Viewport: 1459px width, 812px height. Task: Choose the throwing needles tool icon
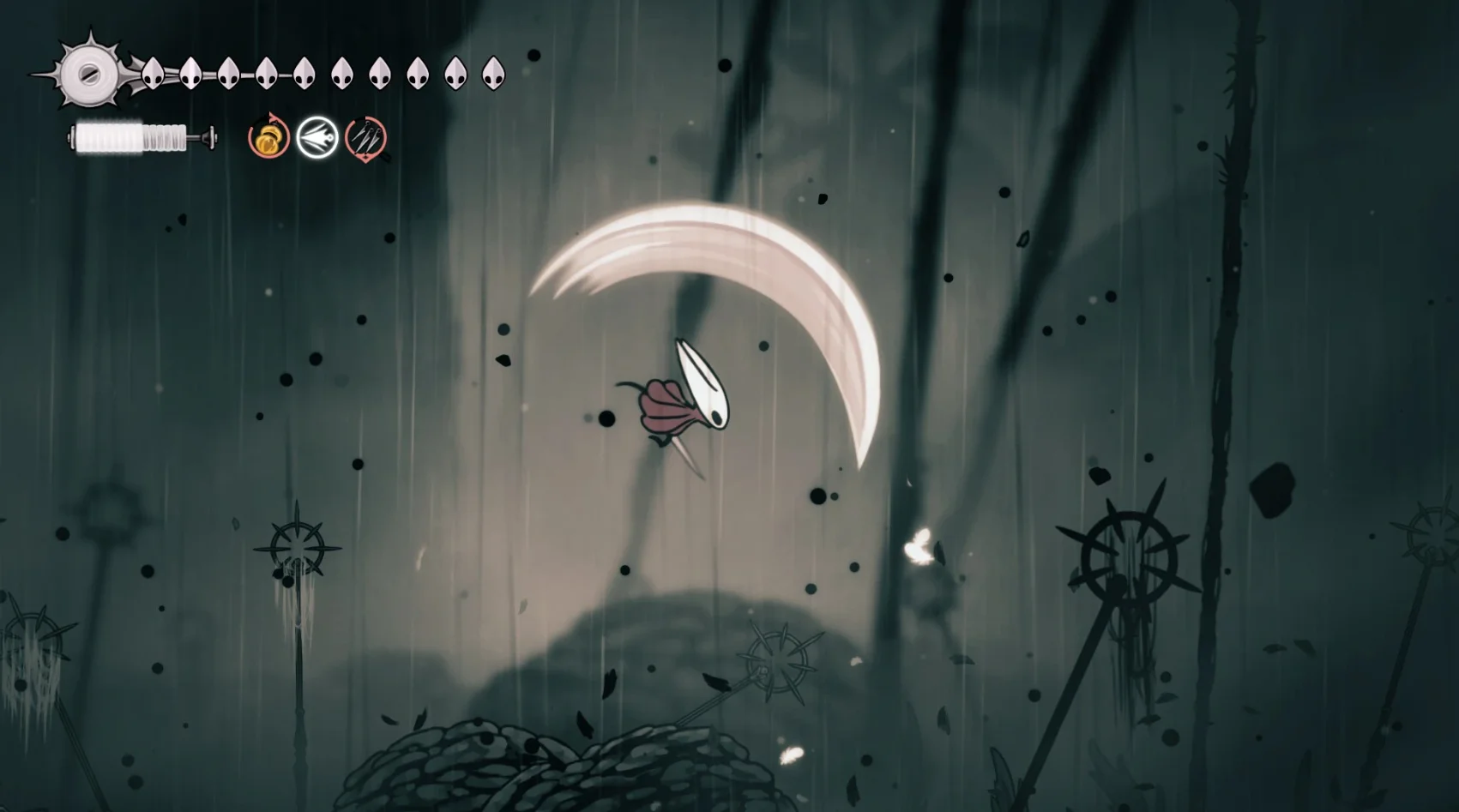click(x=366, y=138)
